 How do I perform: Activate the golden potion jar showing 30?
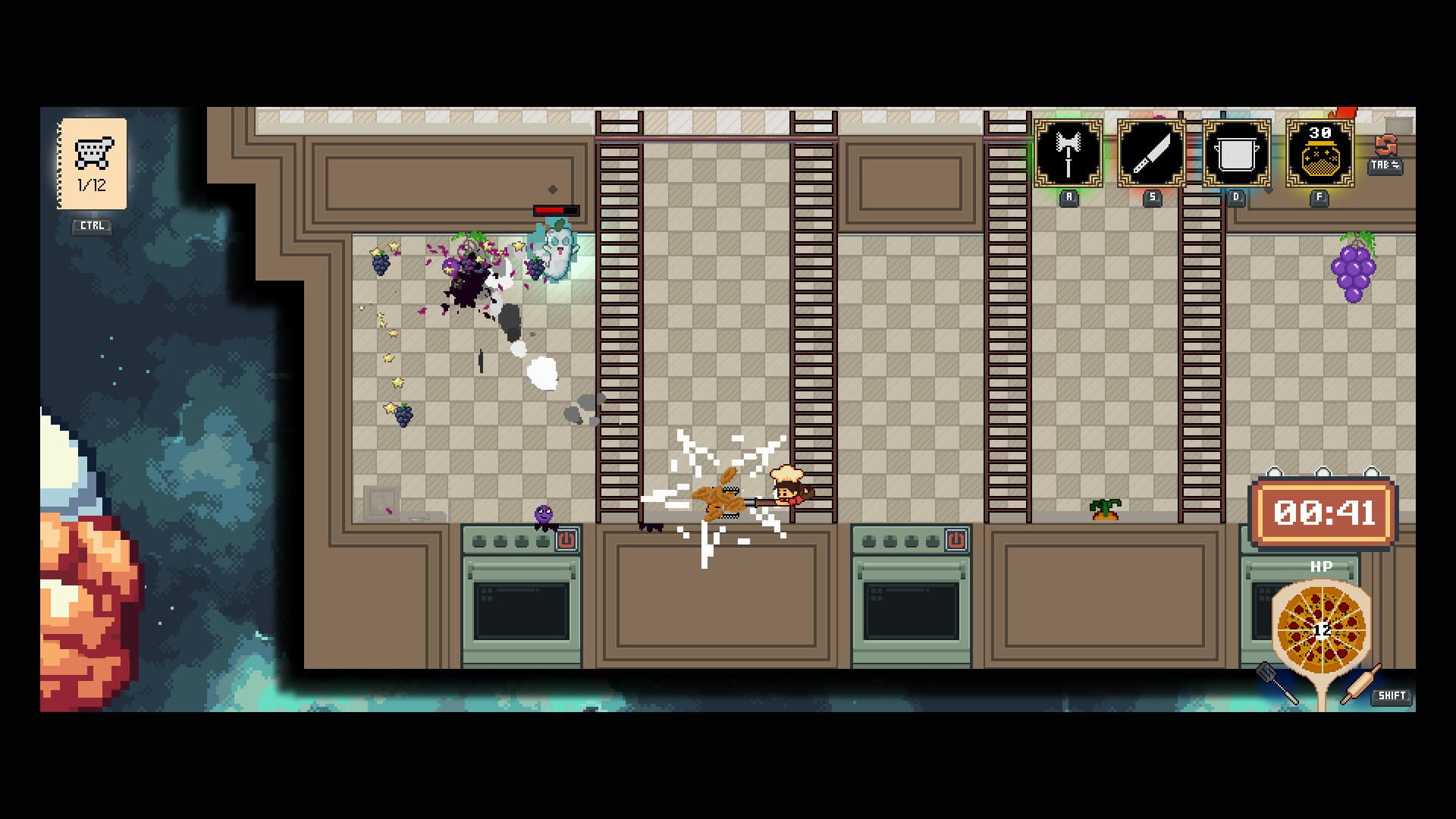tap(1319, 155)
